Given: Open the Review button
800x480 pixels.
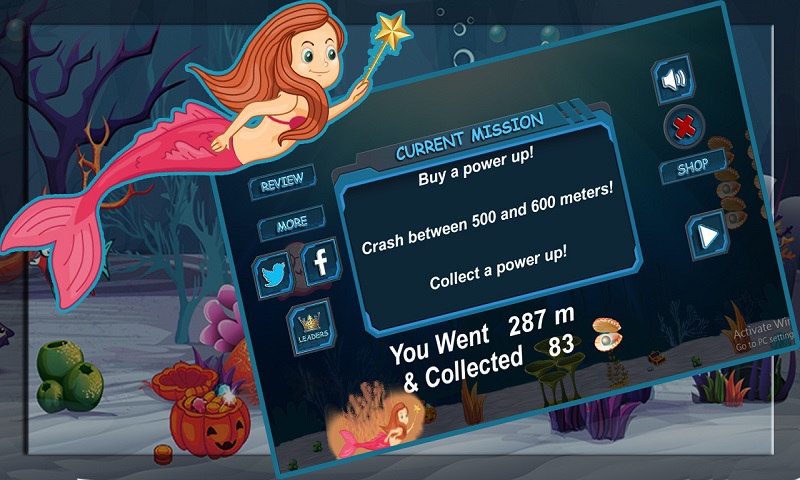Looking at the screenshot, I should (281, 185).
